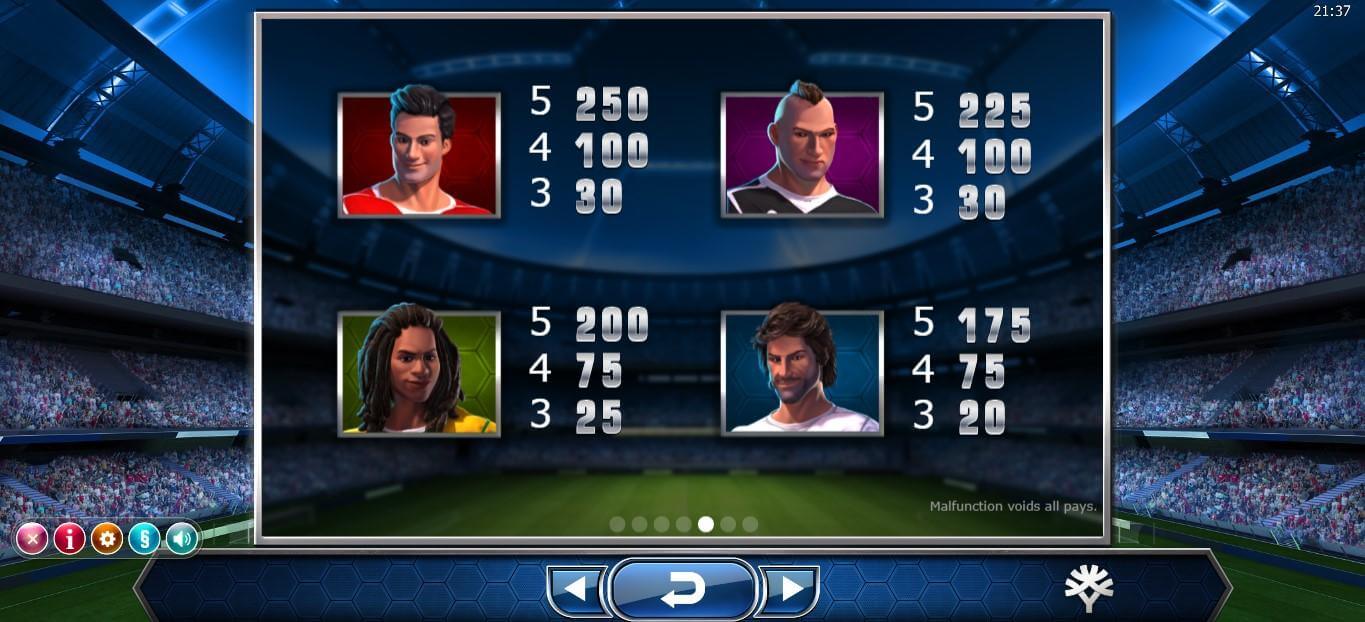Go to the next paytable page
The image size is (1365, 622).
[790, 589]
